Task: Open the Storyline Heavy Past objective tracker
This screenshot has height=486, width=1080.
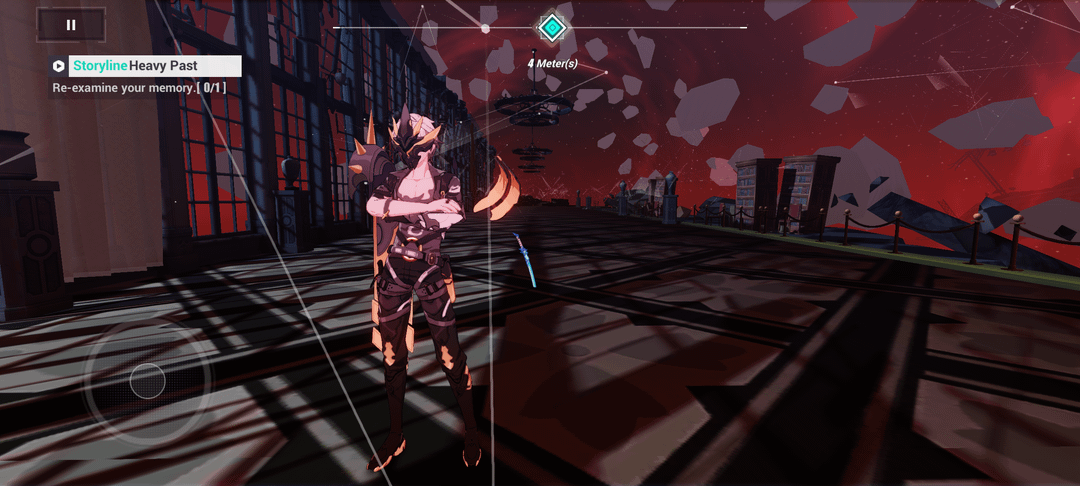Action: [146, 66]
